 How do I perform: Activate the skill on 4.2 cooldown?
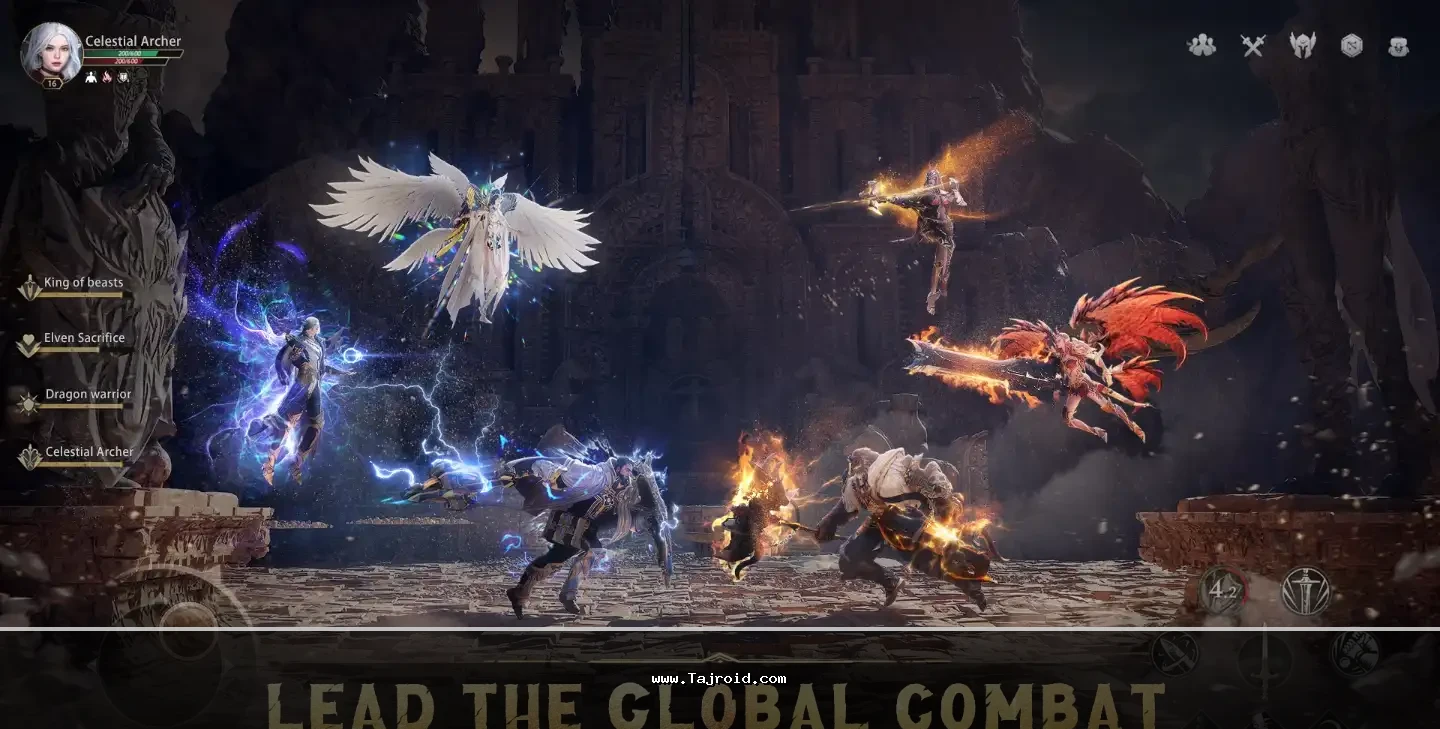[1222, 590]
